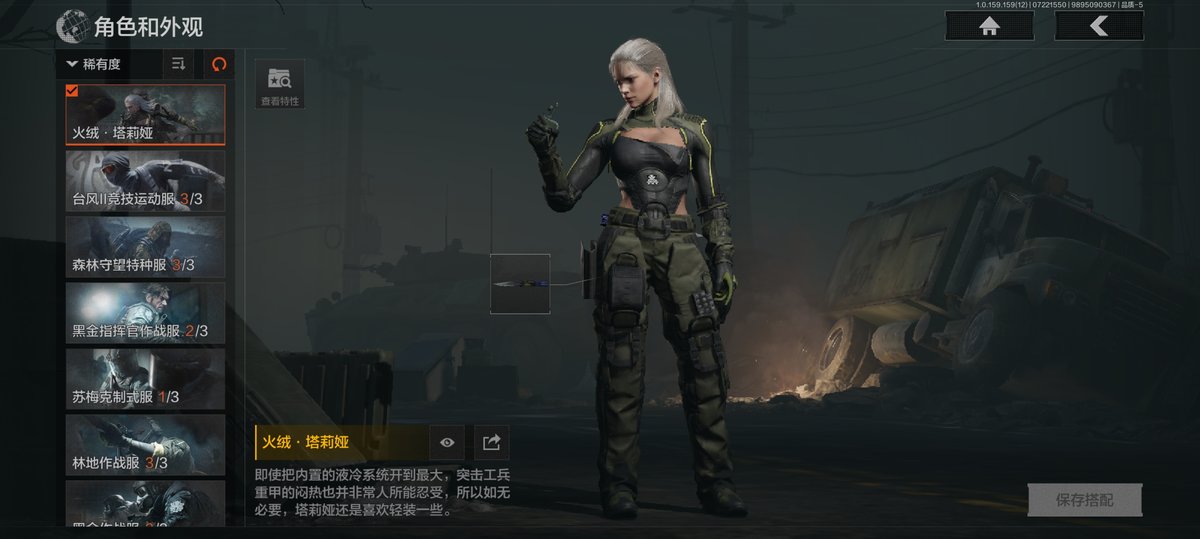Choose the 苏梅克制式服 outfit
Image resolution: width=1200 pixels, height=539 pixels.
click(146, 379)
